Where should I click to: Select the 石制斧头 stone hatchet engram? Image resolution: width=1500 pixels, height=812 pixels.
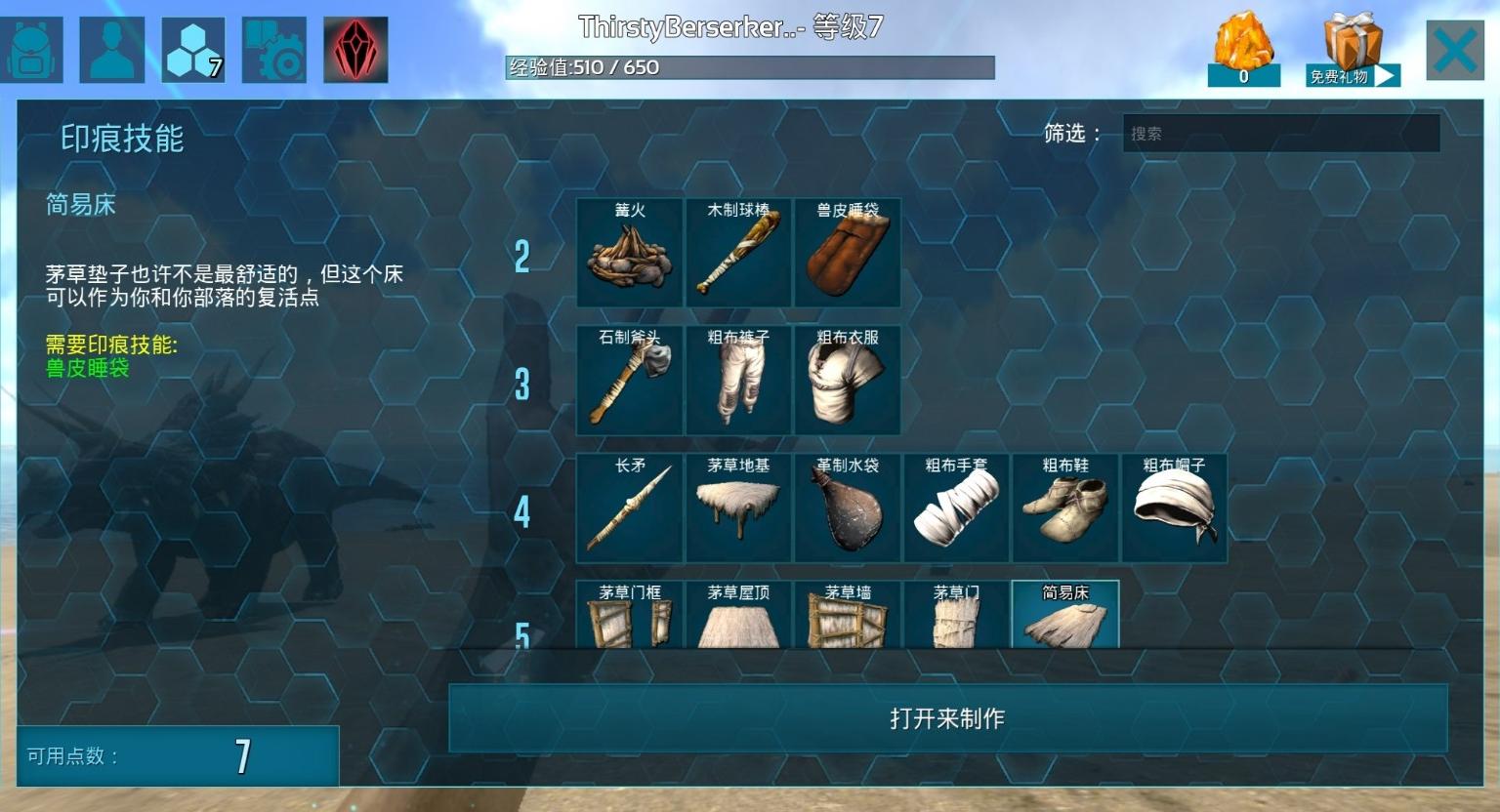pos(630,380)
